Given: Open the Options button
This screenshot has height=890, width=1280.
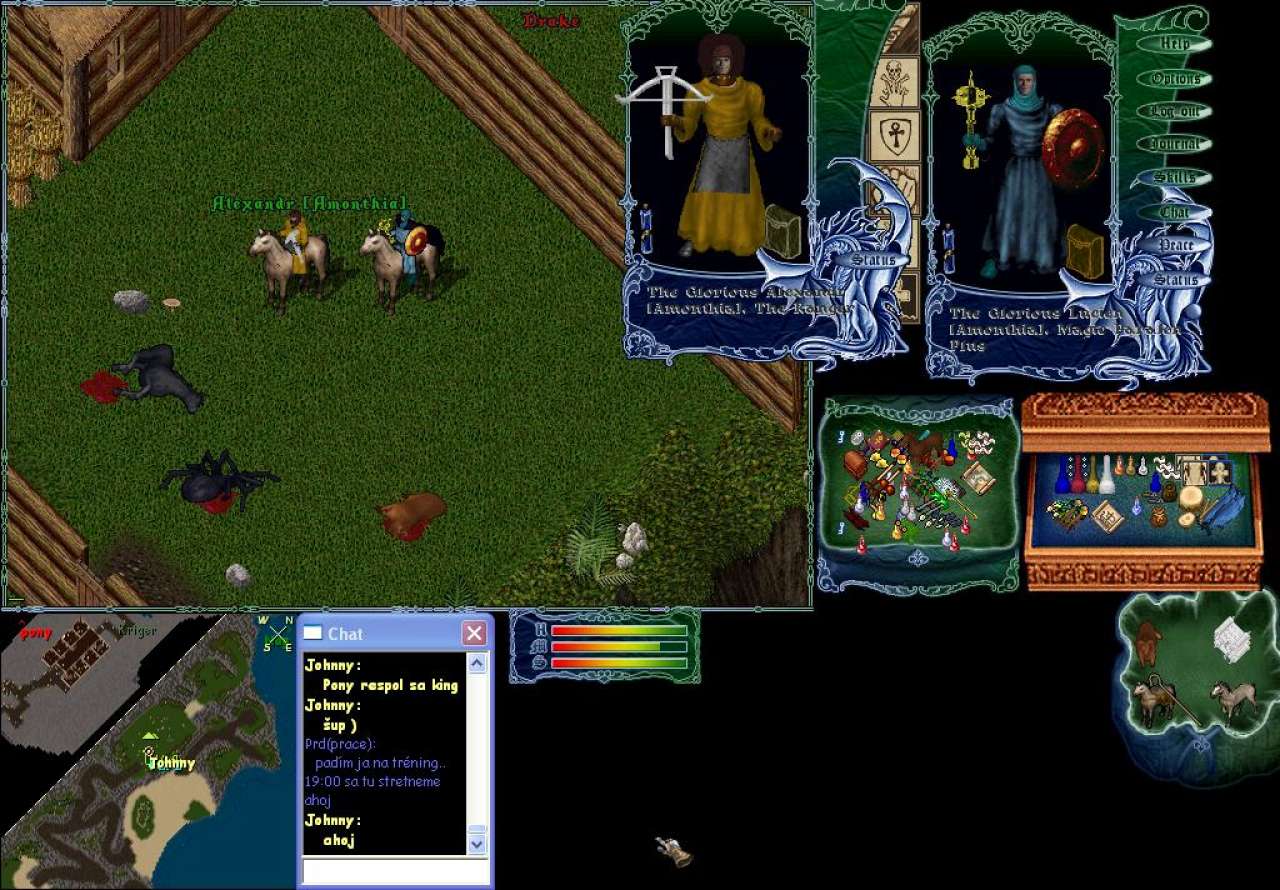Looking at the screenshot, I should click(1174, 78).
